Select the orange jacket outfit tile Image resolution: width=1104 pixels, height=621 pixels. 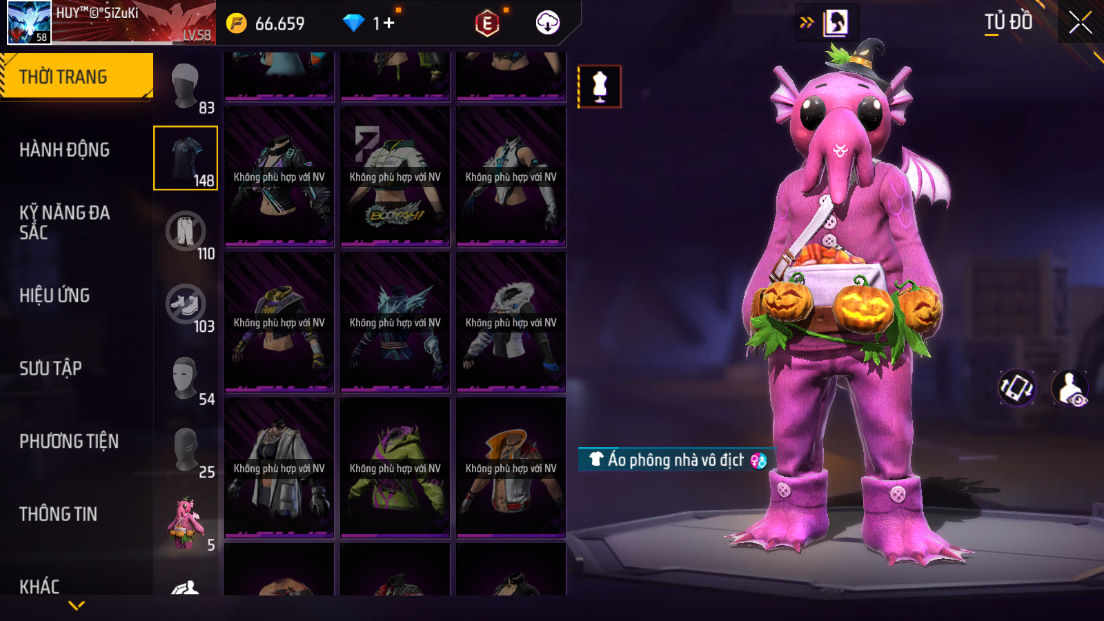point(510,468)
